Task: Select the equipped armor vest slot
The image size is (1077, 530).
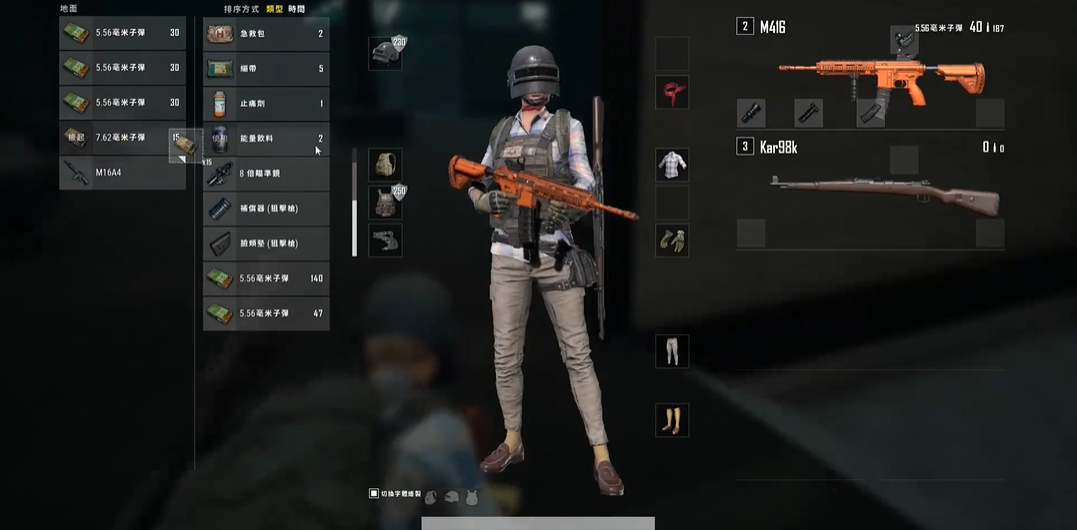Action: pos(385,202)
